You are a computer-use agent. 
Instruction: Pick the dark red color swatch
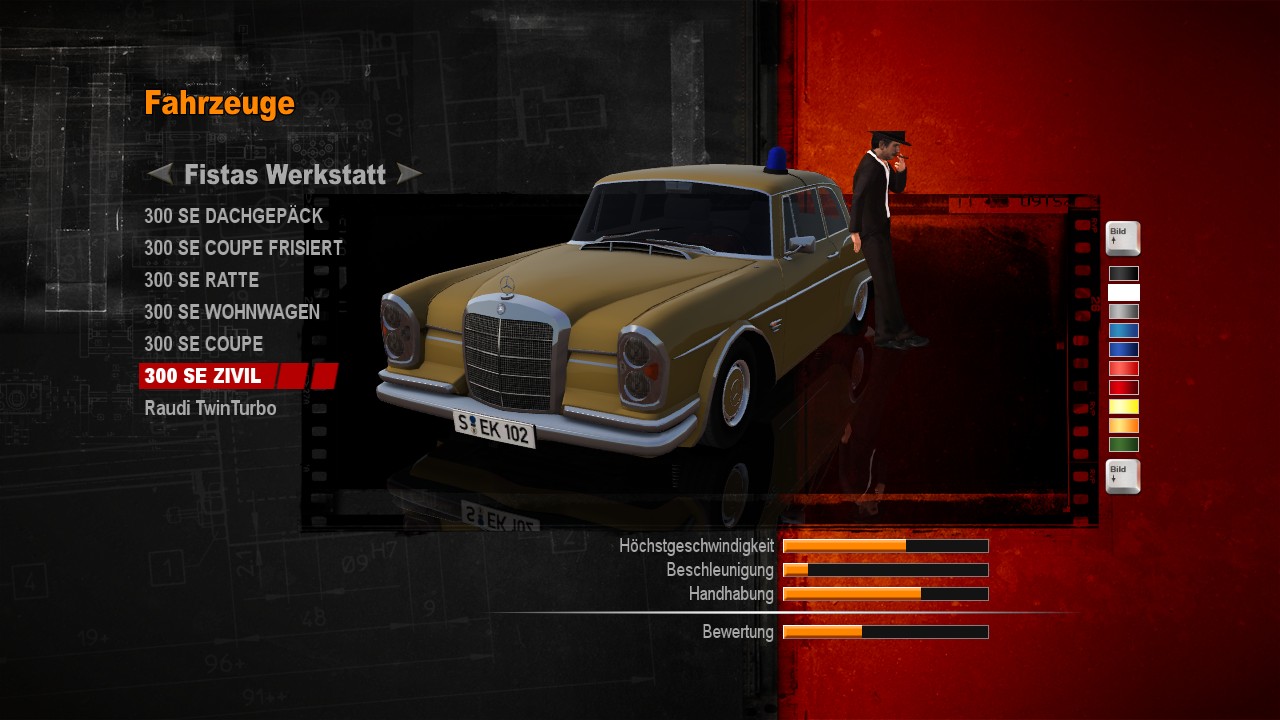[1123, 387]
